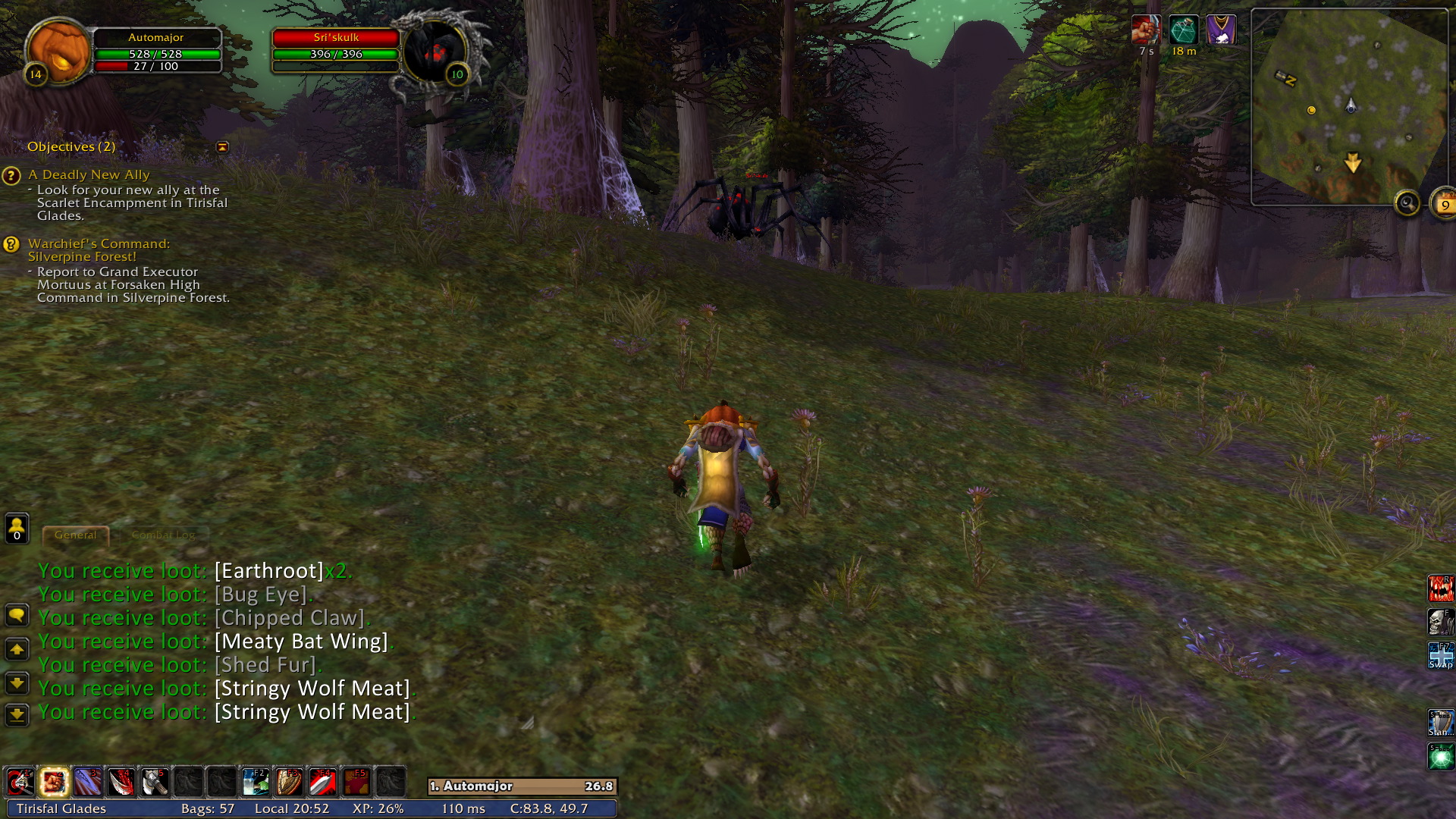
Task: Activate the wooden shield ability on F3
Action: pos(288,782)
